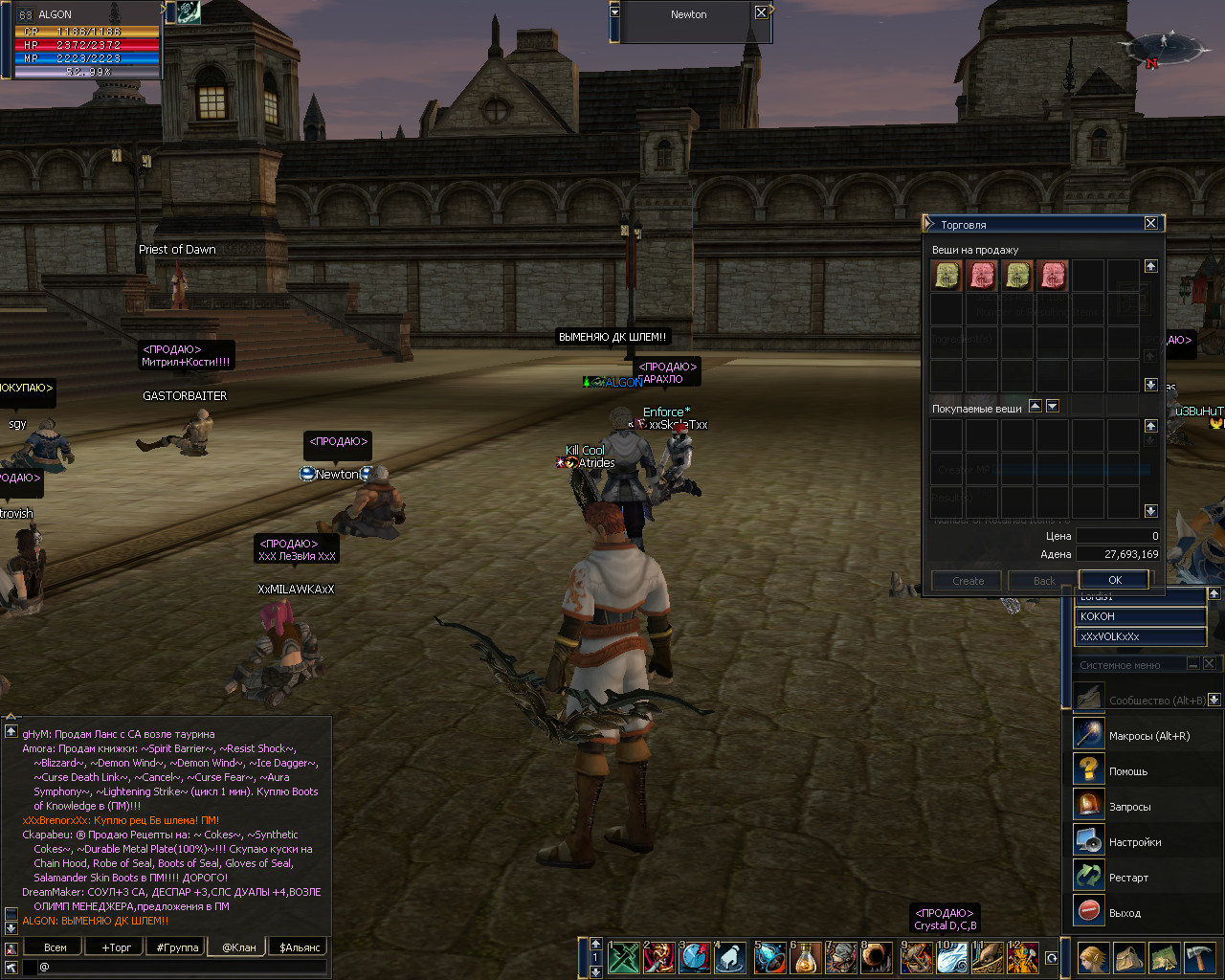Open Настройки settings
This screenshot has height=980, width=1225.
1134,842
